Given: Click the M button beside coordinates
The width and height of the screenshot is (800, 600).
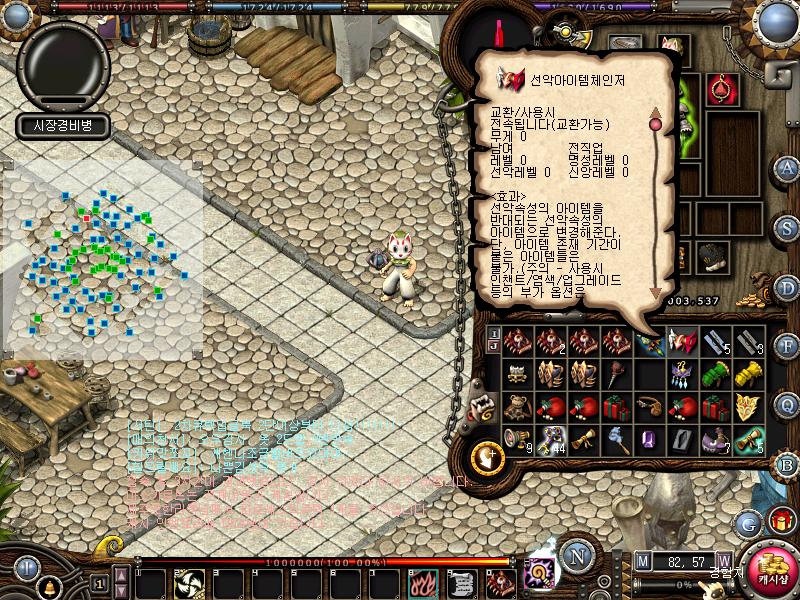Looking at the screenshot, I should [641, 561].
